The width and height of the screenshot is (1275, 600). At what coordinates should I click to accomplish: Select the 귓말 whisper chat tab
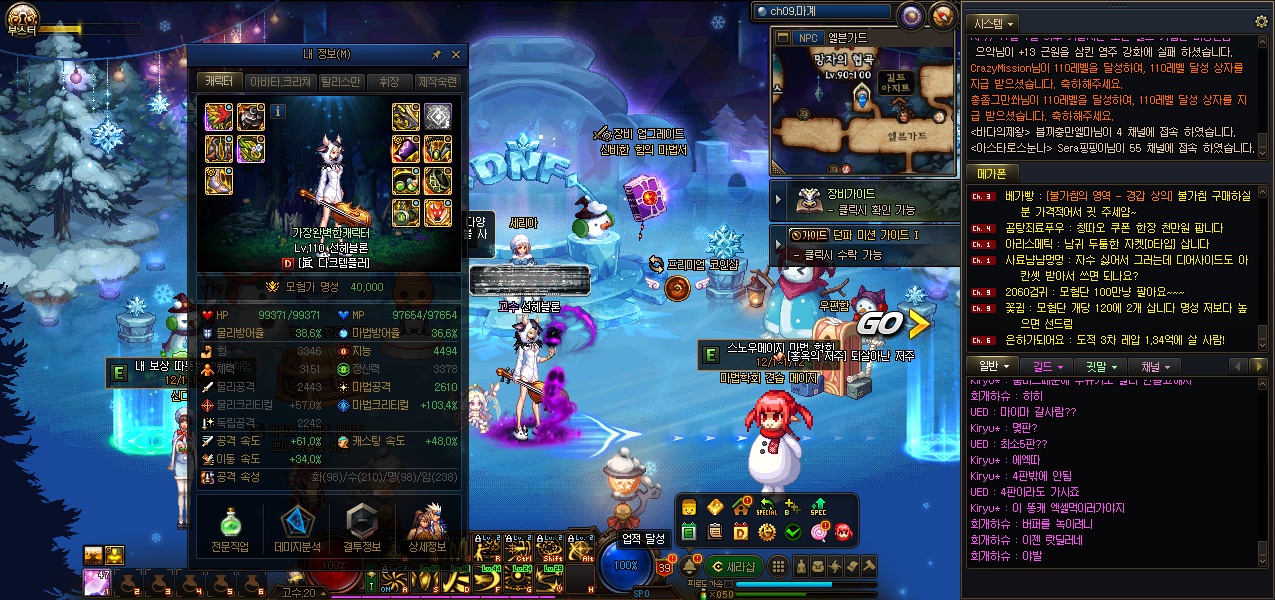tap(1100, 367)
